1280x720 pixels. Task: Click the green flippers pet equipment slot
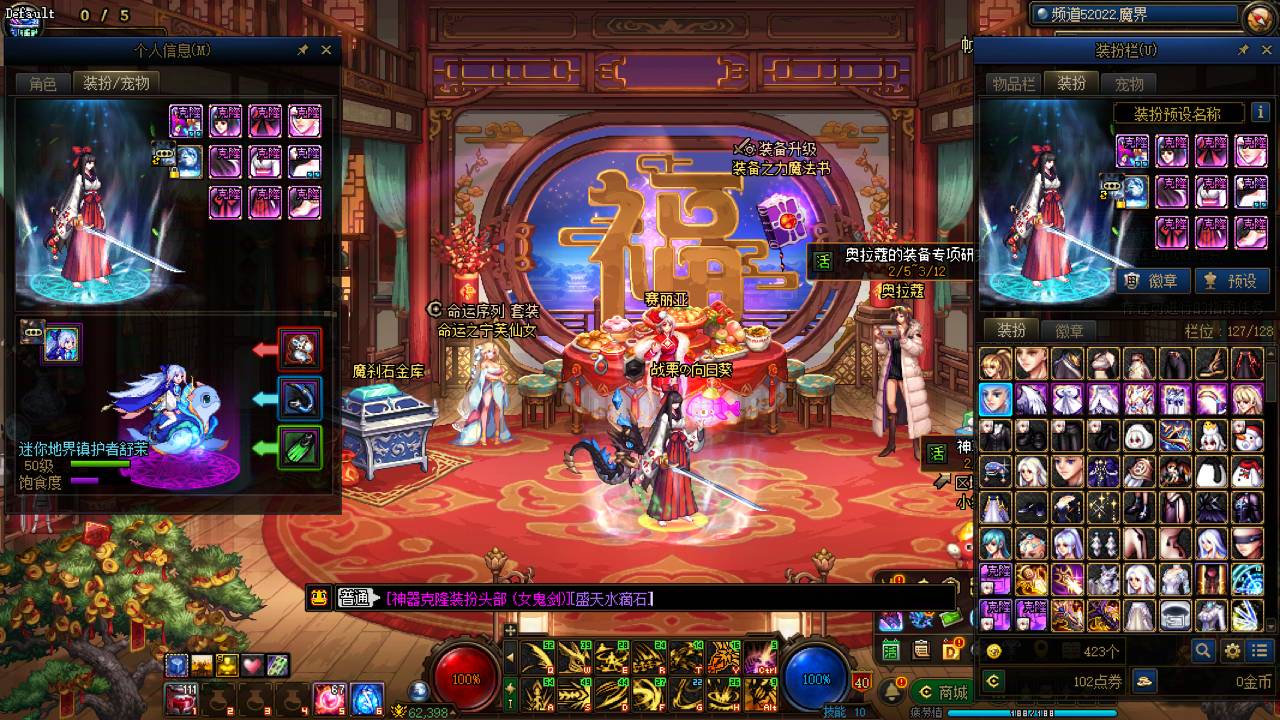pos(299,448)
